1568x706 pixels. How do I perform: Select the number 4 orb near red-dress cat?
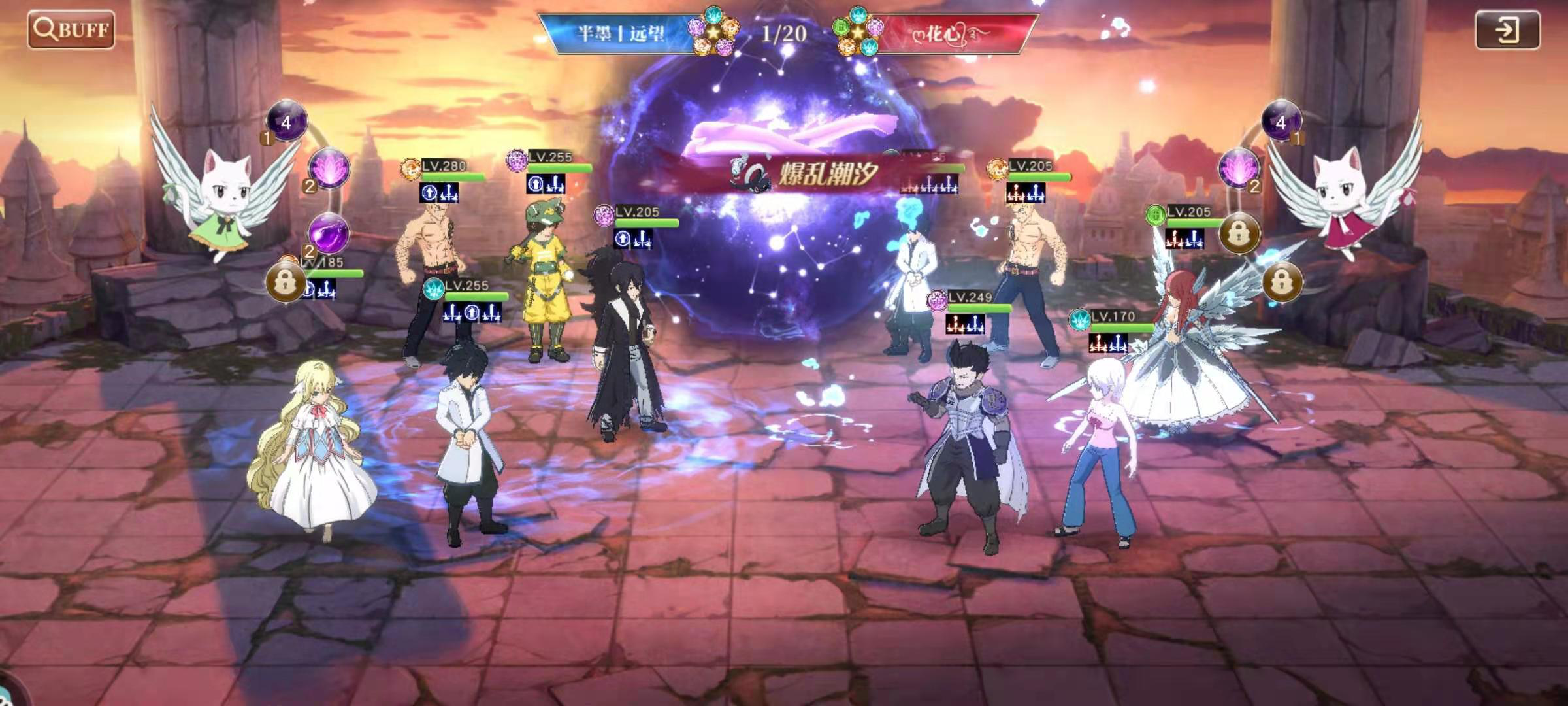click(x=1281, y=122)
